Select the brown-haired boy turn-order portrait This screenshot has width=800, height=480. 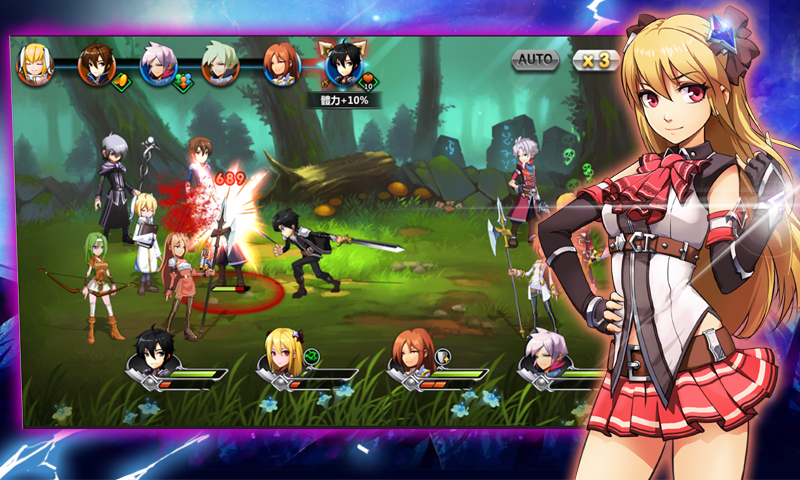pyautogui.click(x=97, y=66)
